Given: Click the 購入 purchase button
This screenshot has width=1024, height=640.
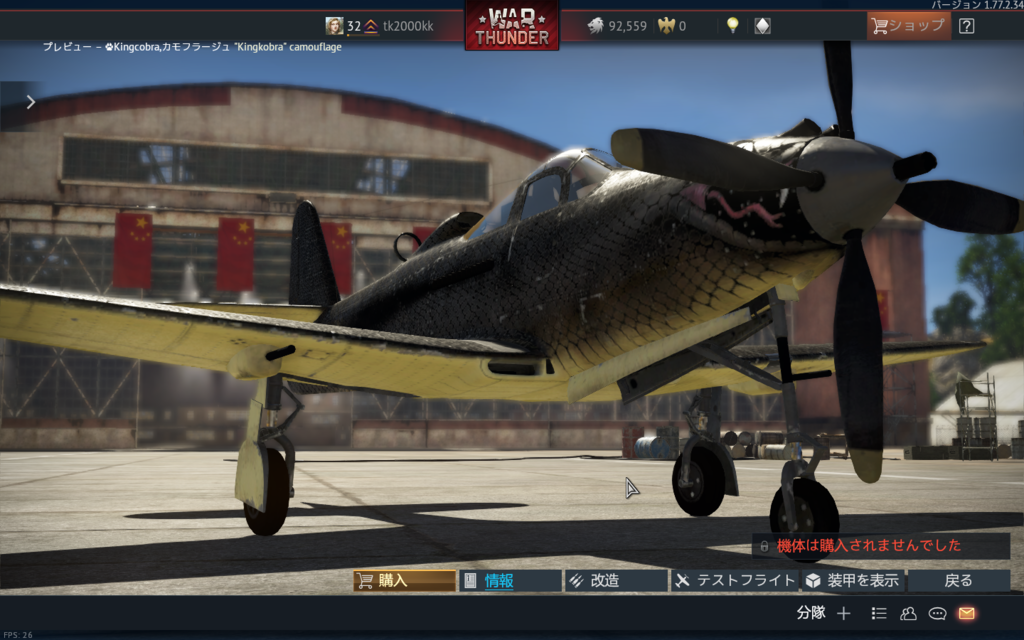Looking at the screenshot, I should [404, 581].
